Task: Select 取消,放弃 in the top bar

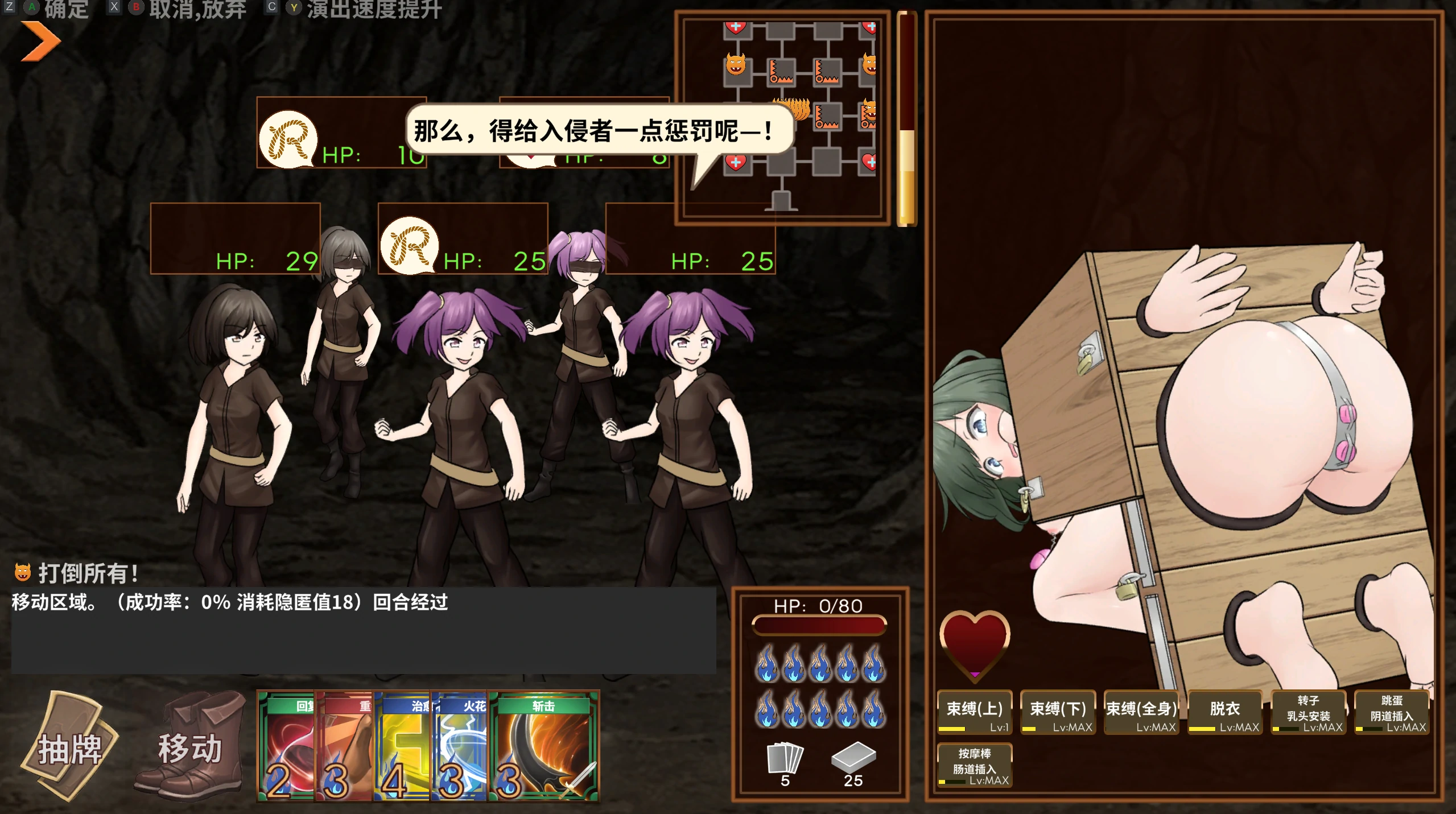Action: click(x=196, y=9)
